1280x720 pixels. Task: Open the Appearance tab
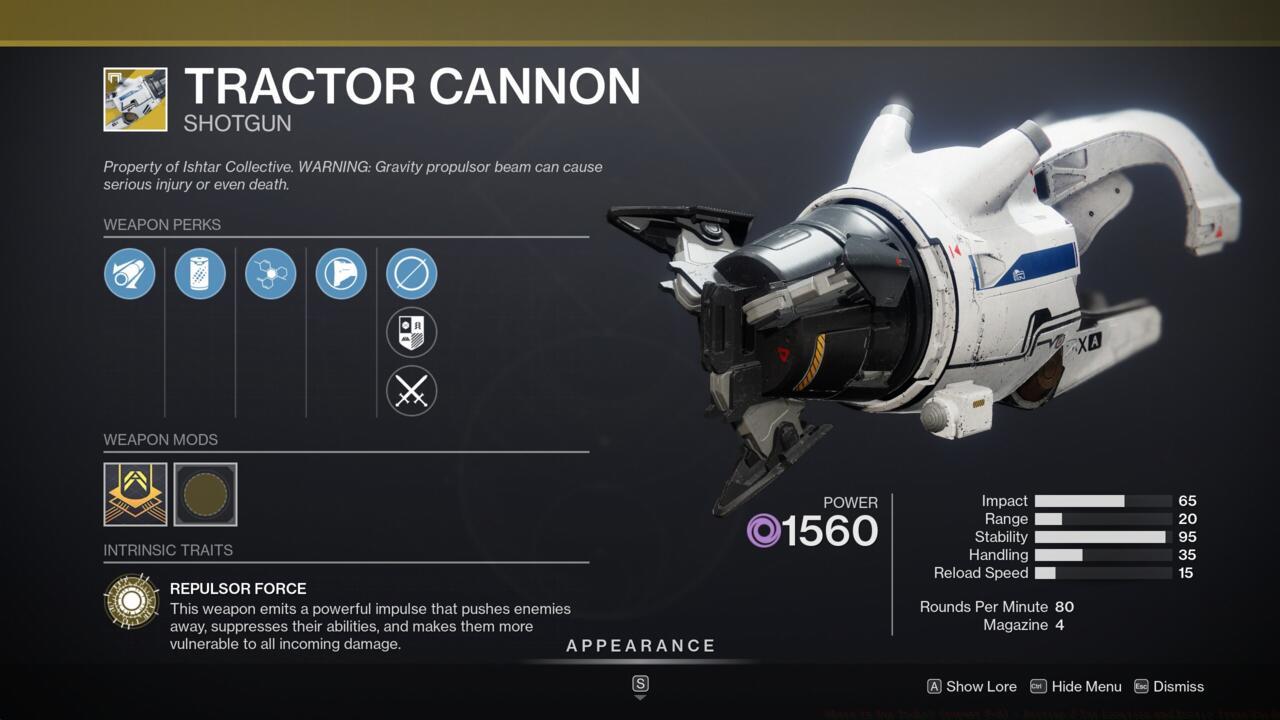(641, 645)
